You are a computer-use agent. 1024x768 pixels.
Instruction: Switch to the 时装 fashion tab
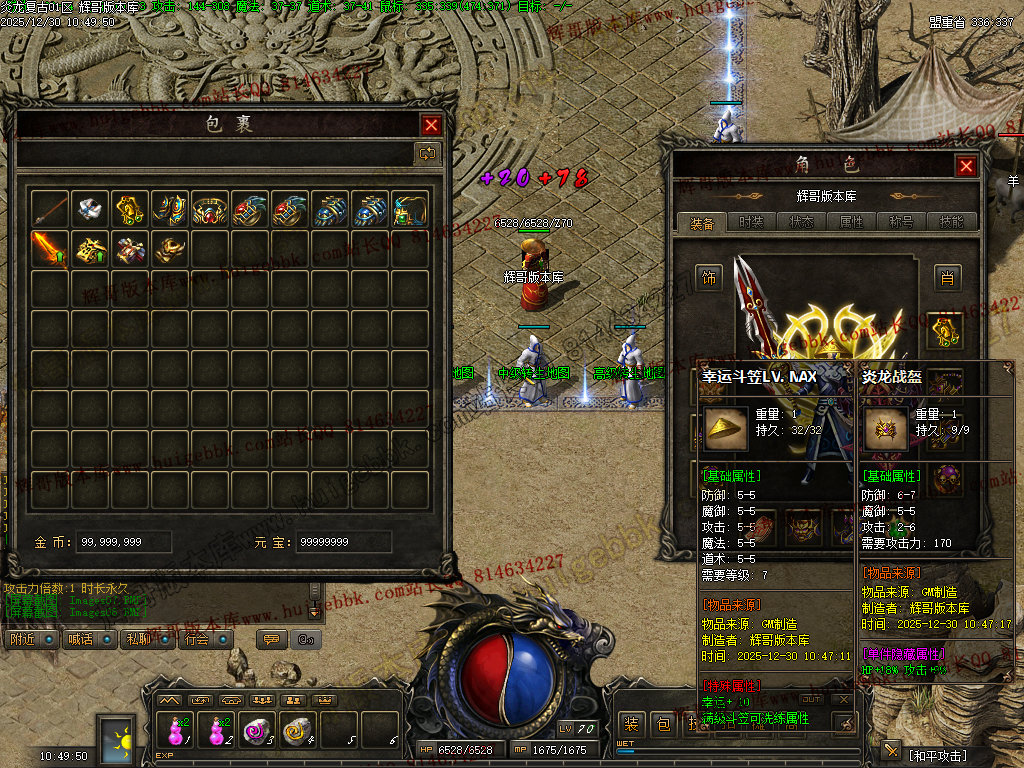751,222
